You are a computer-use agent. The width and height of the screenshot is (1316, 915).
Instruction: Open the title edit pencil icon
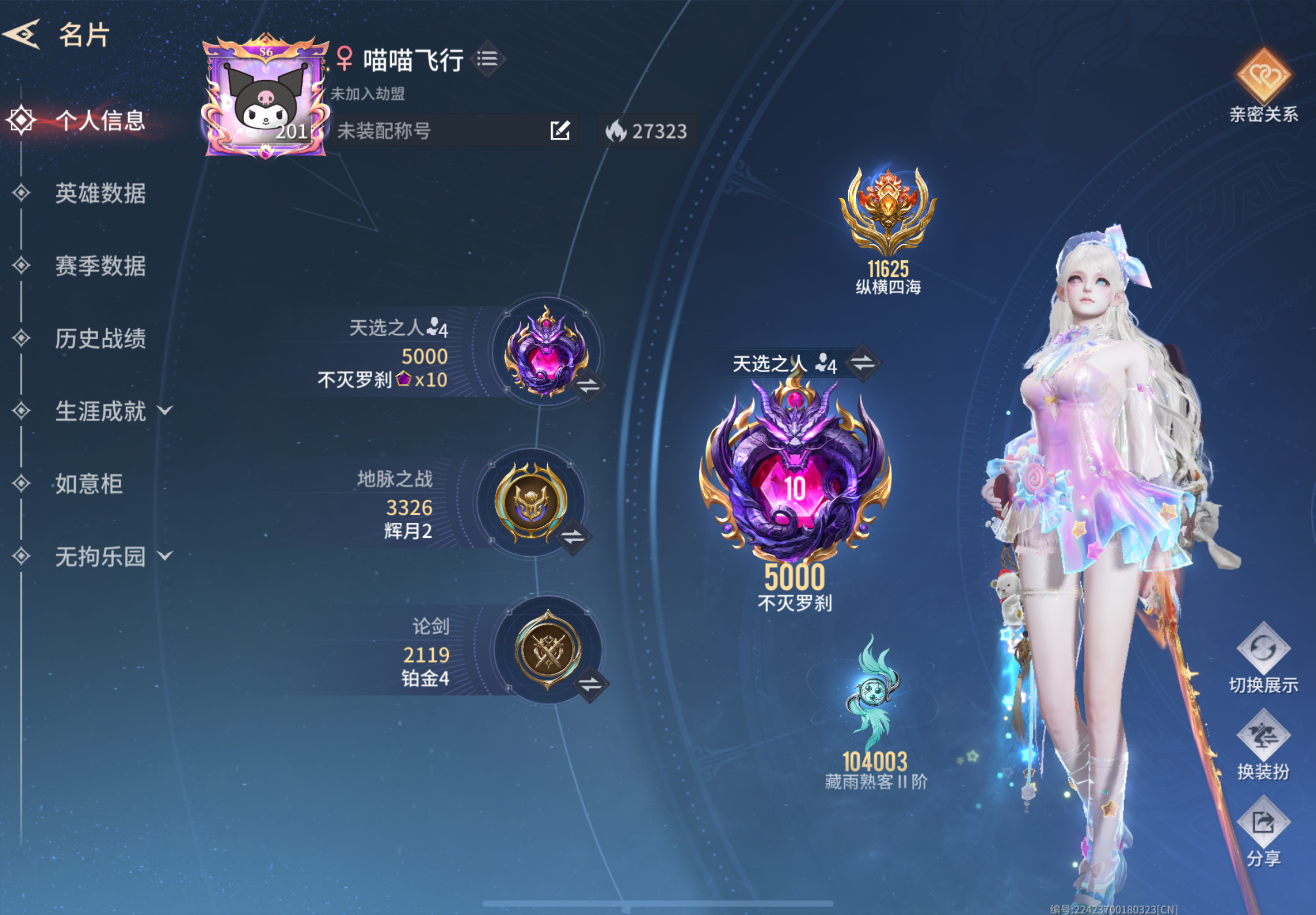[560, 131]
